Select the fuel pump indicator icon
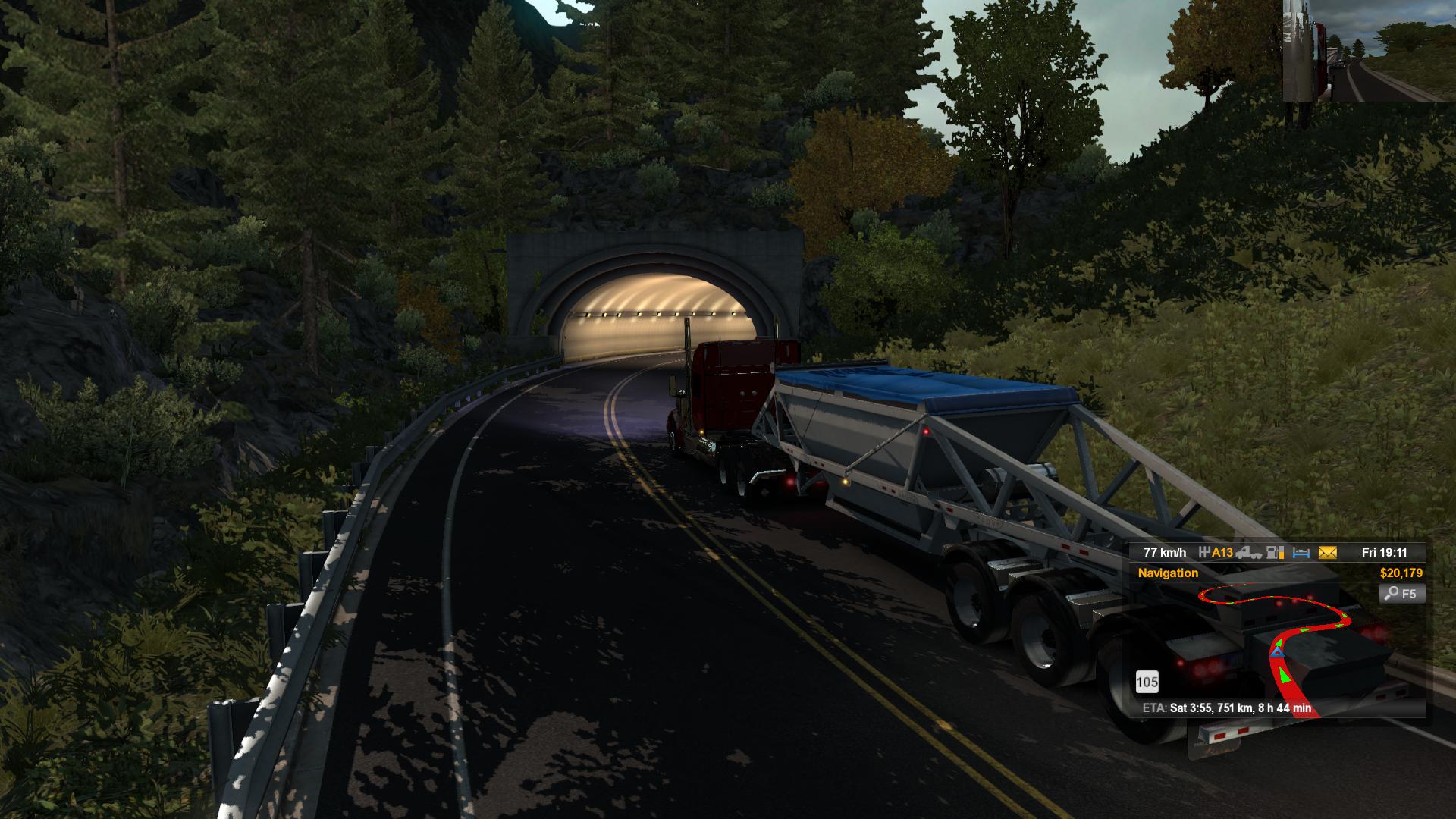1456x819 pixels. point(1276,553)
